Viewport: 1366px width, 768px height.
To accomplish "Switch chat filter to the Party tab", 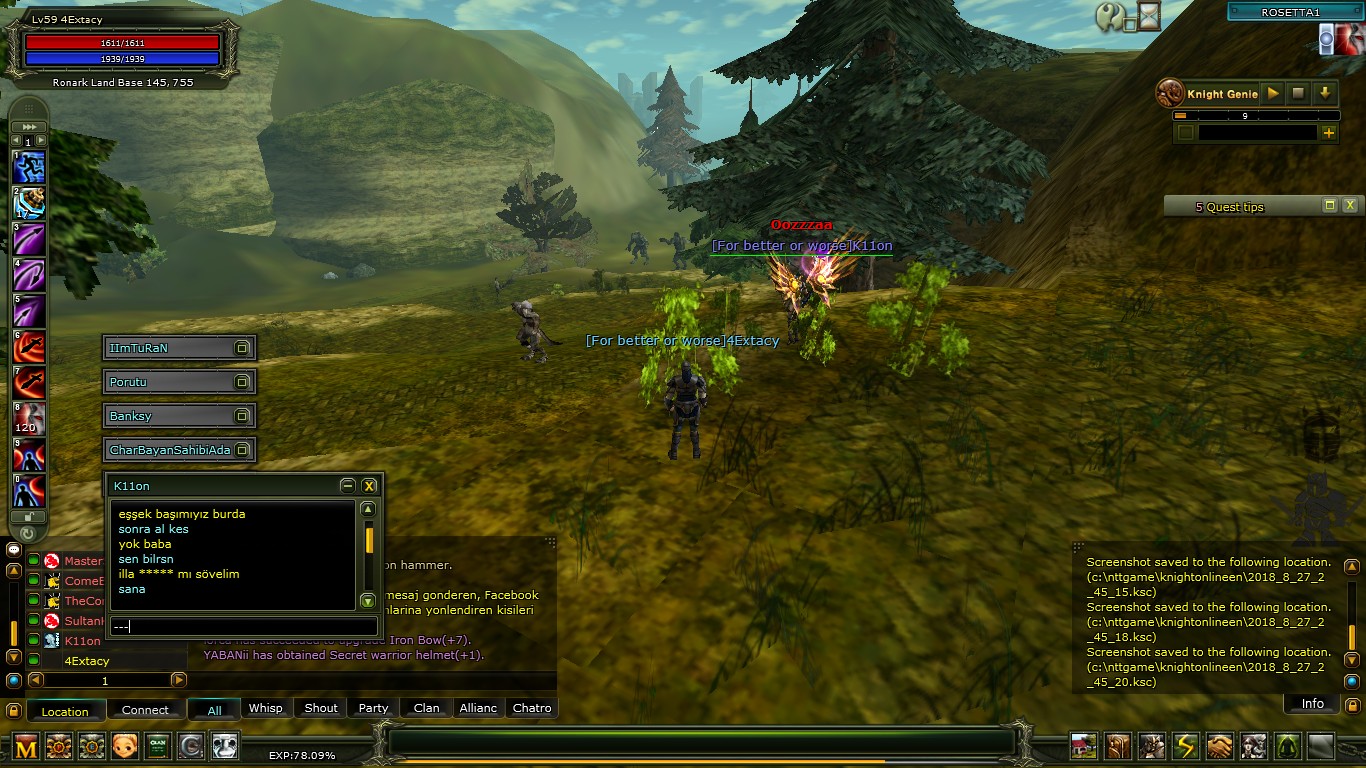I will [x=373, y=708].
